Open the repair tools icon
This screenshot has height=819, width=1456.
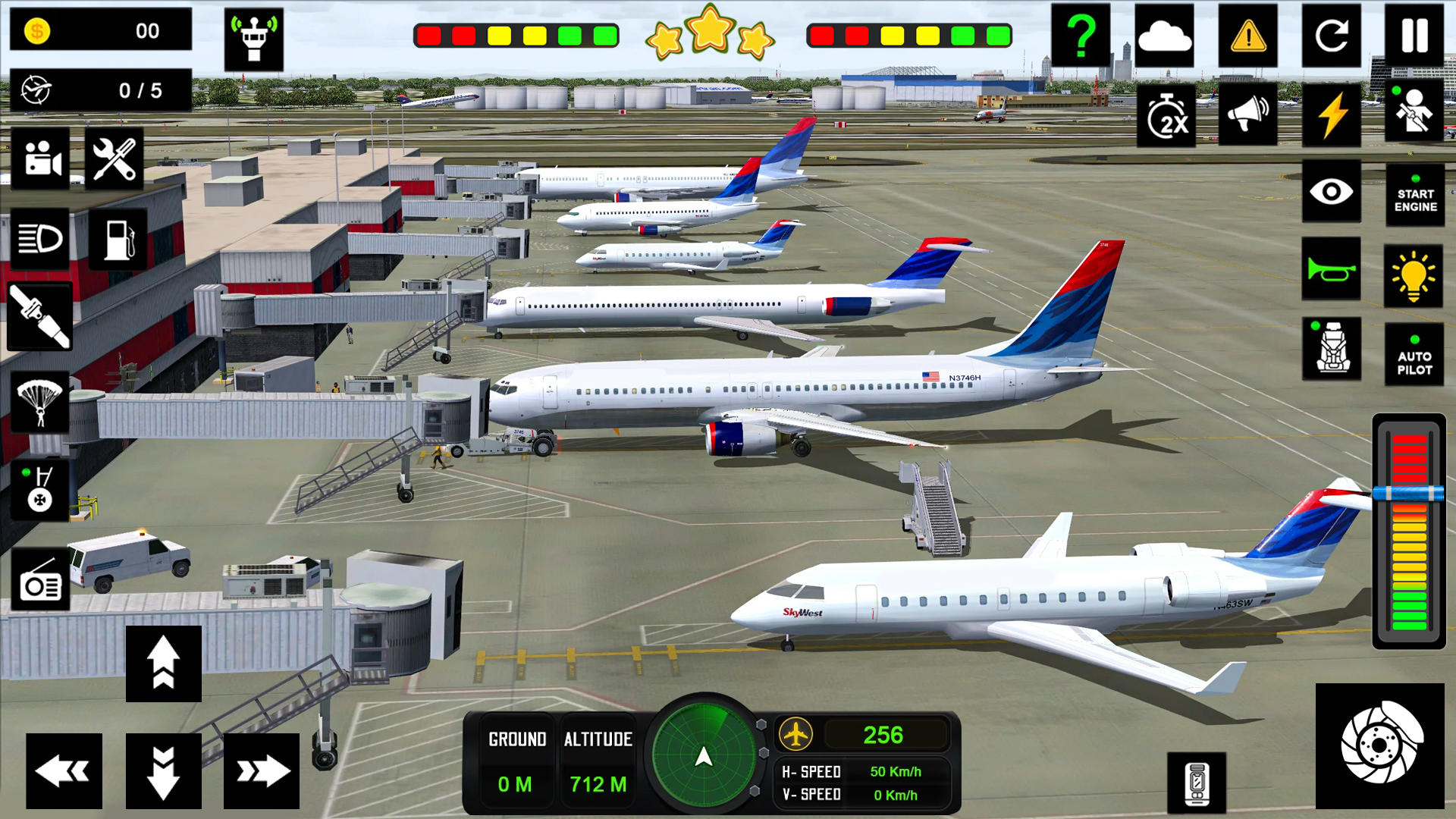(x=114, y=157)
